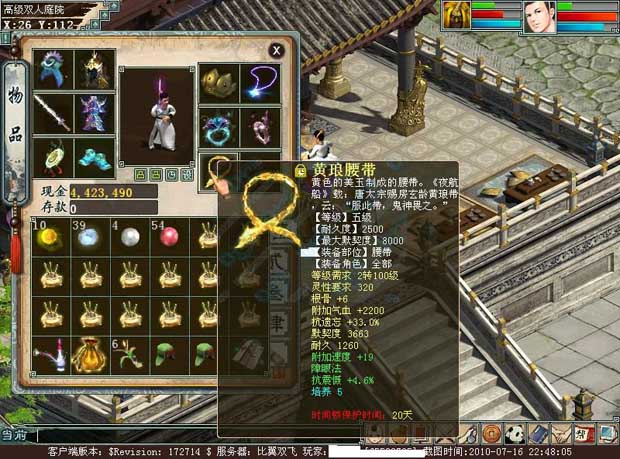The image size is (620, 459).
Task: Close the inventory window
Action: coord(277,49)
